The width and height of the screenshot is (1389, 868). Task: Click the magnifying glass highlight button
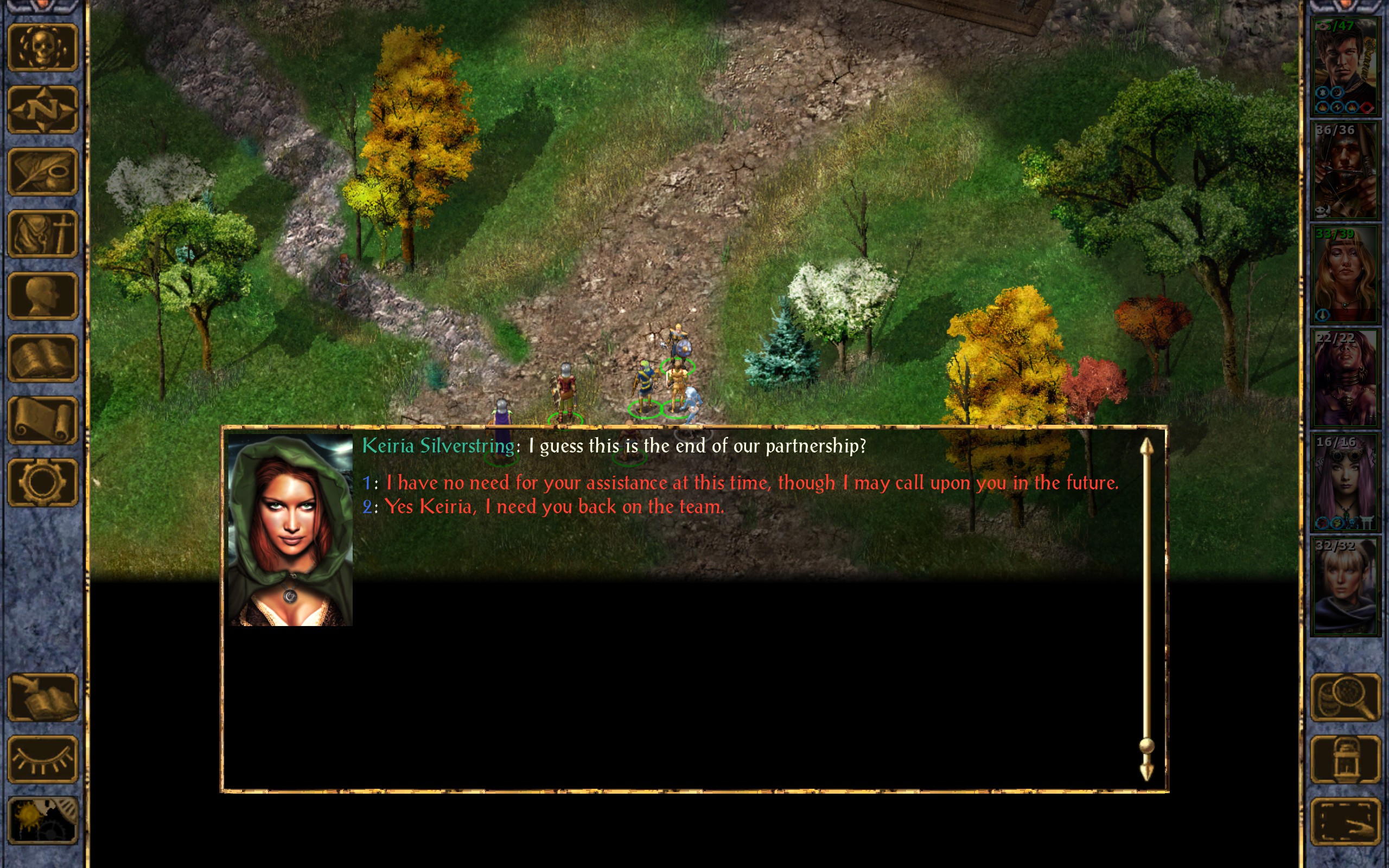[1345, 697]
